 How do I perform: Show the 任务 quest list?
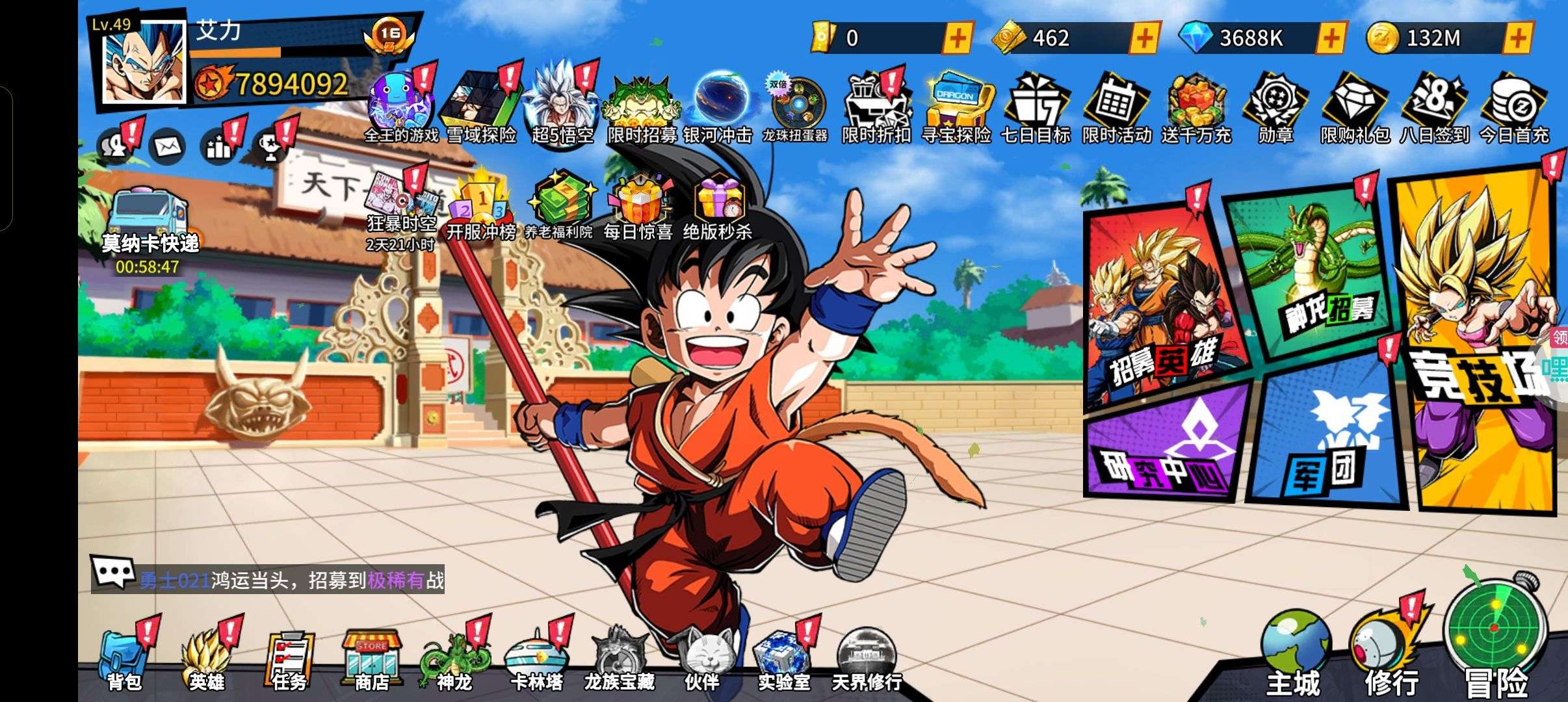(x=289, y=660)
